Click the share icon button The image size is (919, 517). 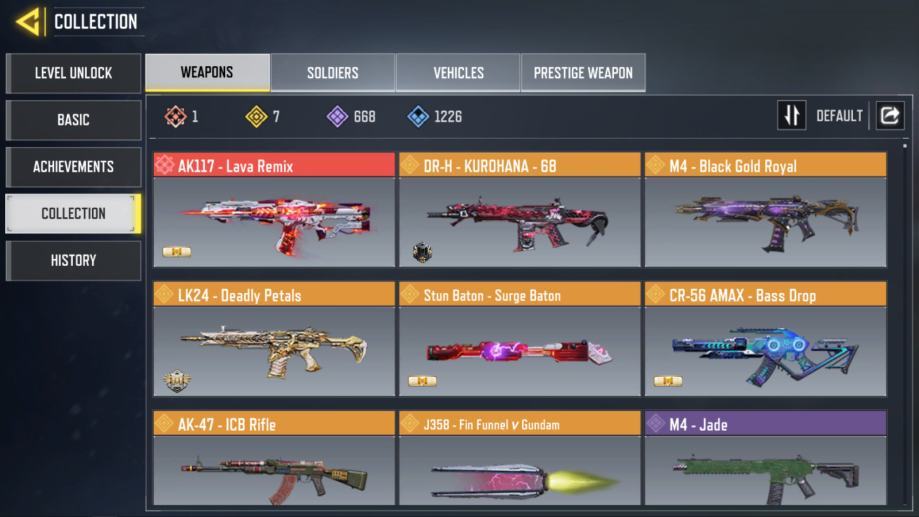coord(888,116)
